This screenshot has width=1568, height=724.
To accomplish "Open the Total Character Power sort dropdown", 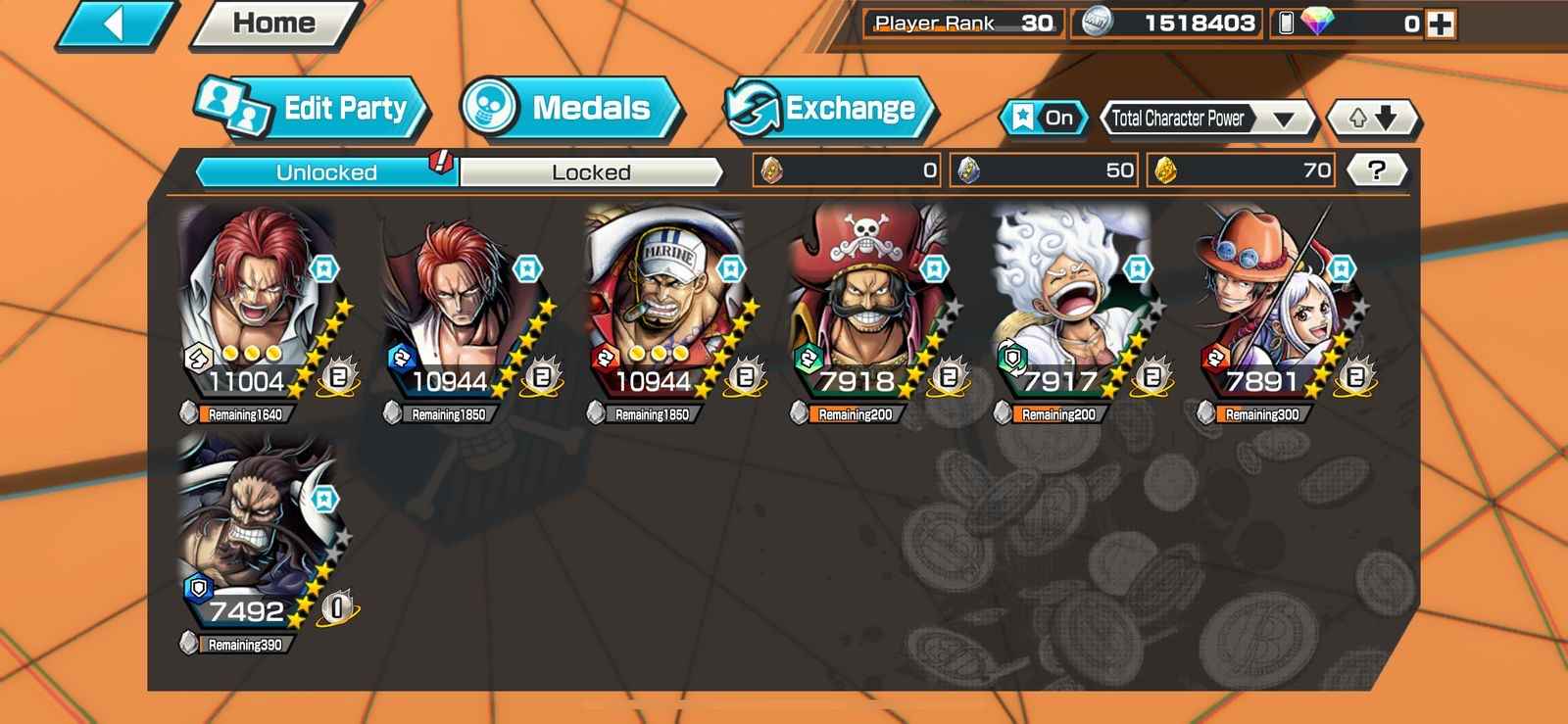I will 1207,119.
